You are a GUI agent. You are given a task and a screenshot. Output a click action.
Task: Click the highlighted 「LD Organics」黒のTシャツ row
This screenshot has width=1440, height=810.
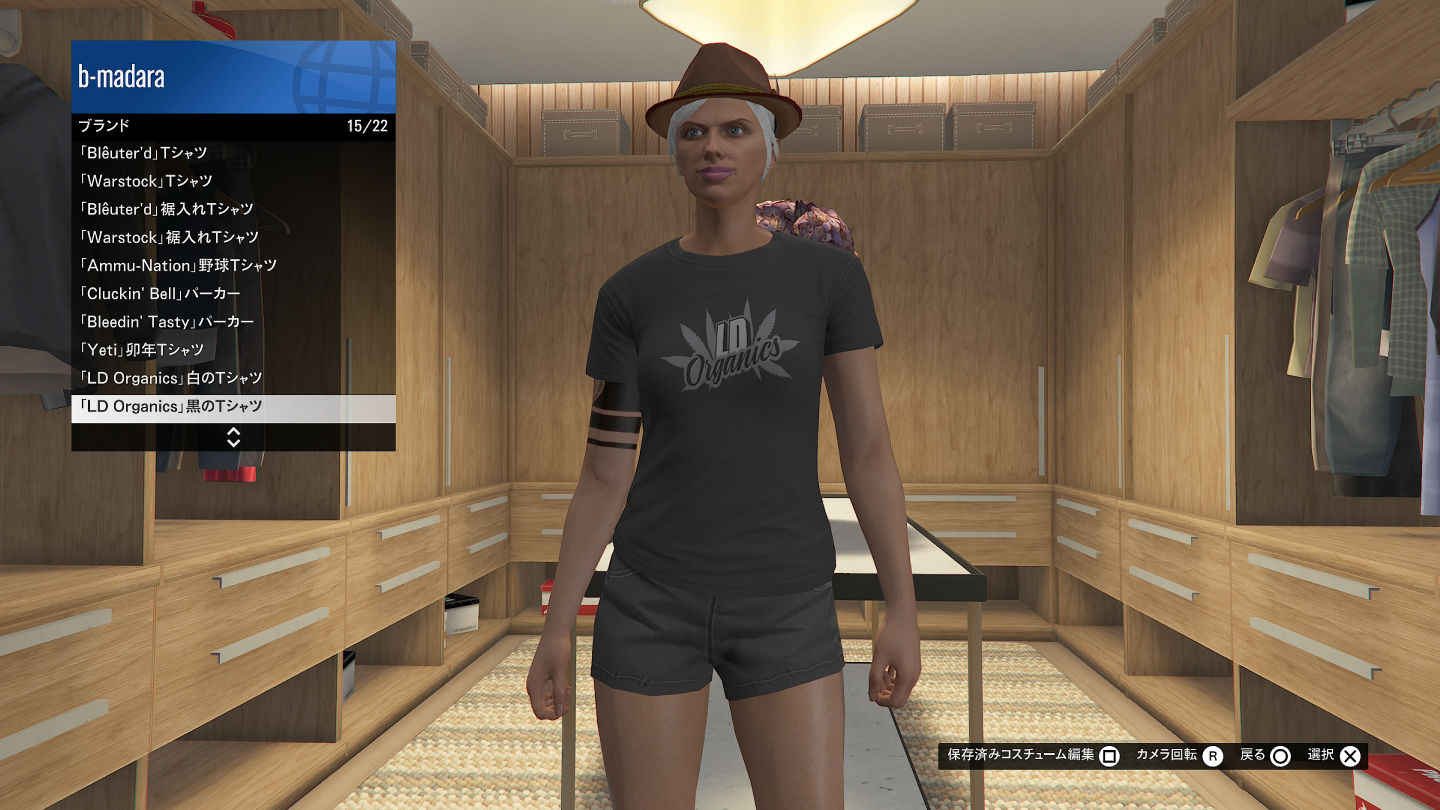tap(233, 407)
